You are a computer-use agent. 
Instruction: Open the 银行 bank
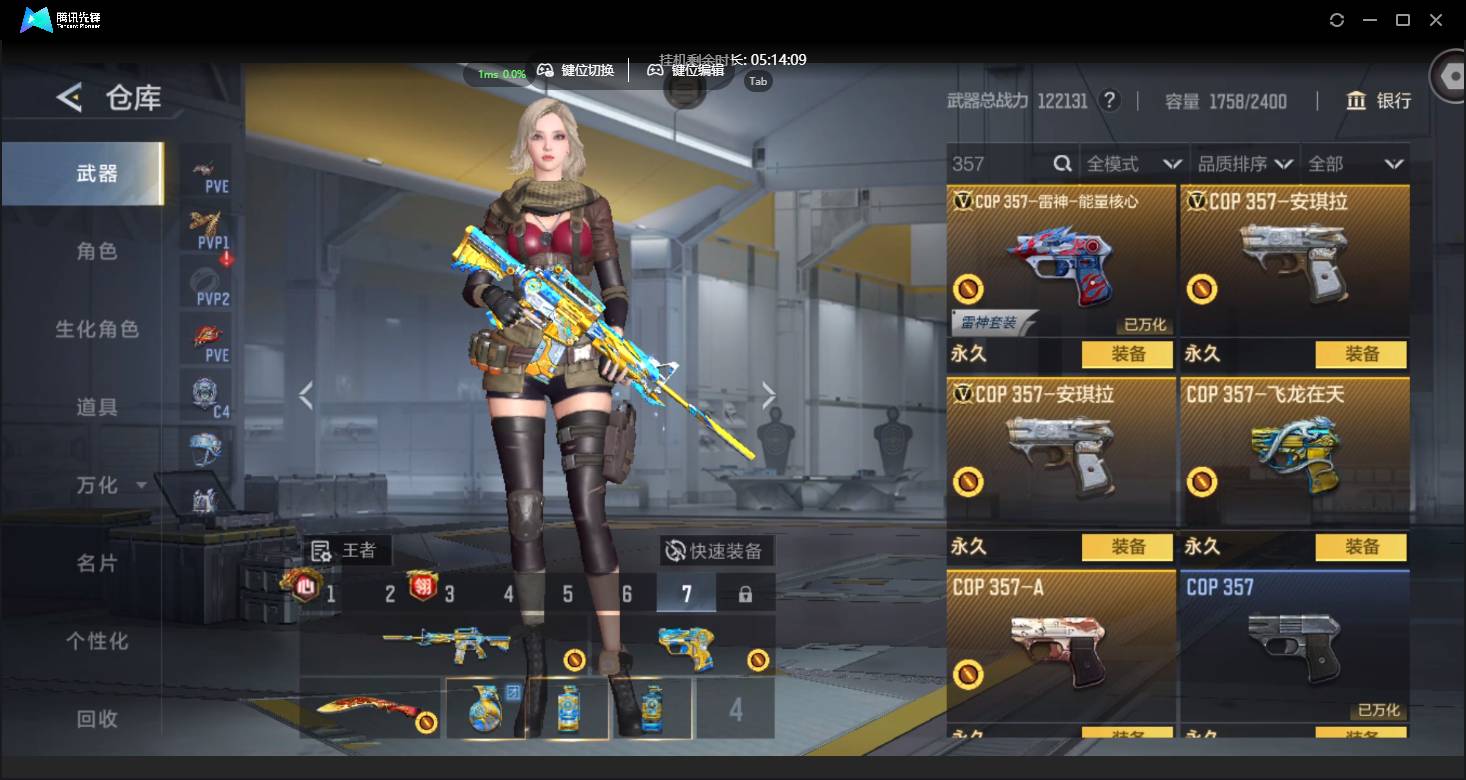coord(1379,101)
